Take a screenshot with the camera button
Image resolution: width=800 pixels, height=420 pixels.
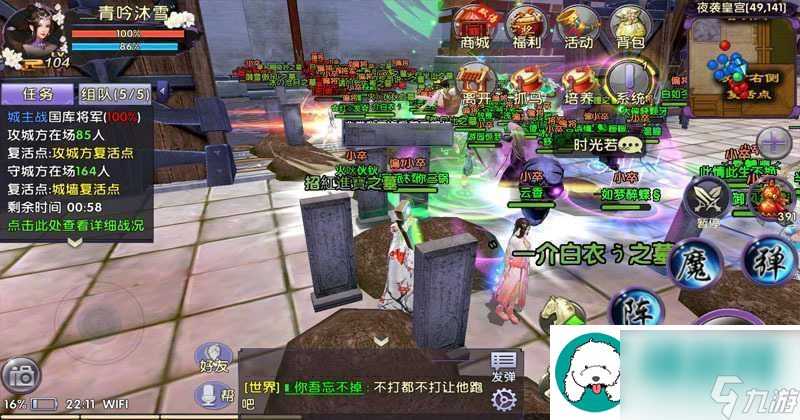[x=22, y=376]
